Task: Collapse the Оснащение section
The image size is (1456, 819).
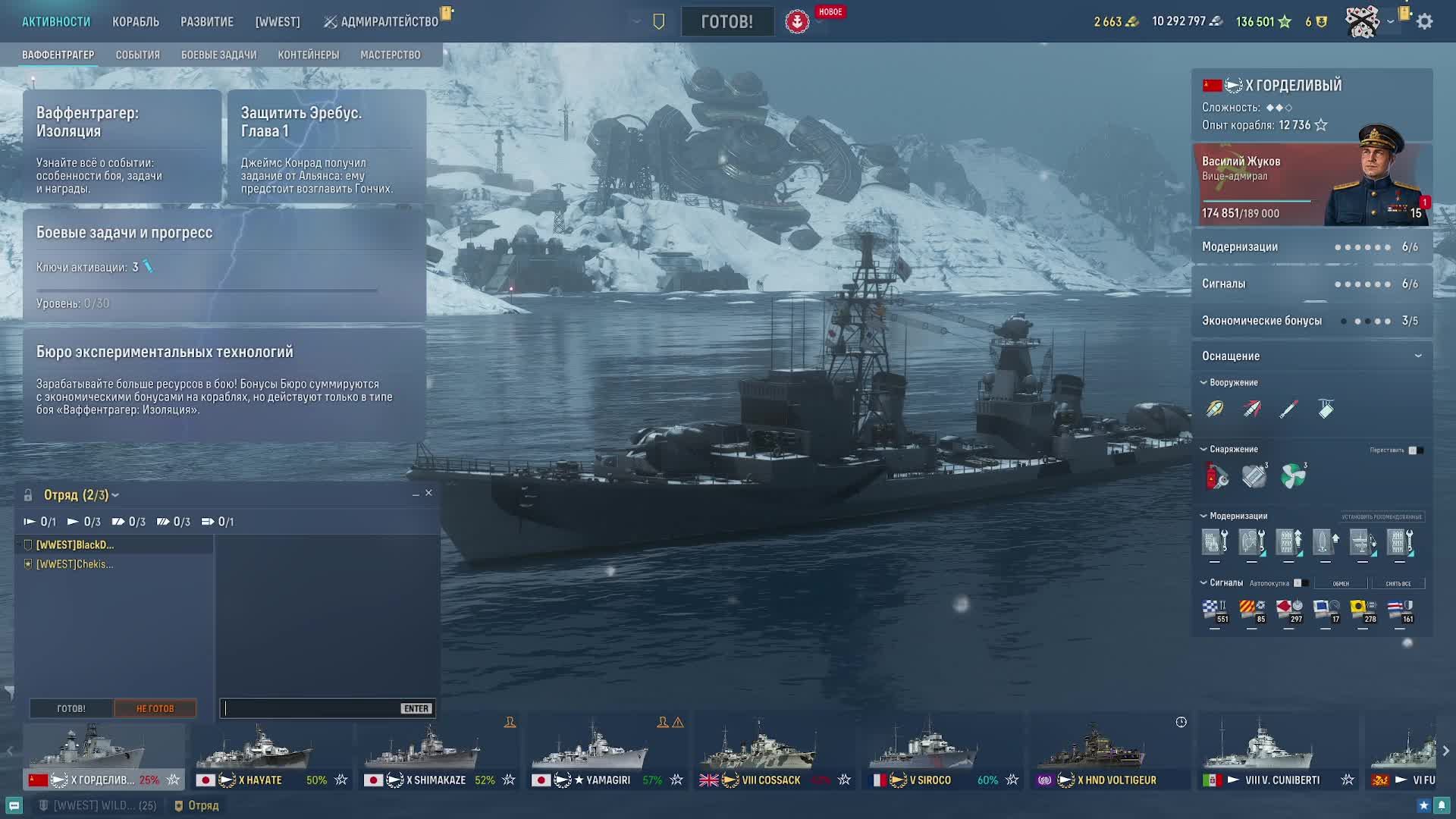Action: tap(1418, 356)
